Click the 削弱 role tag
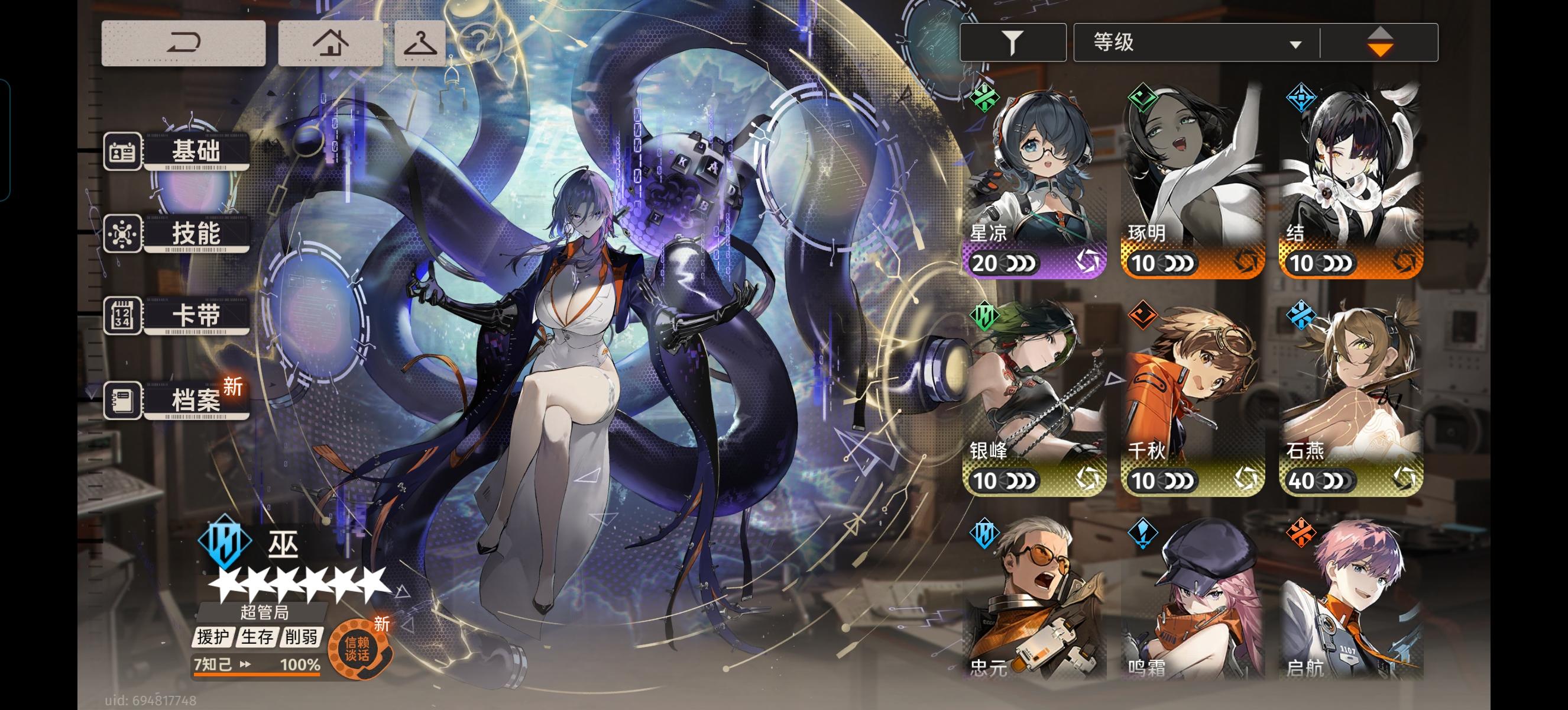 coord(302,637)
